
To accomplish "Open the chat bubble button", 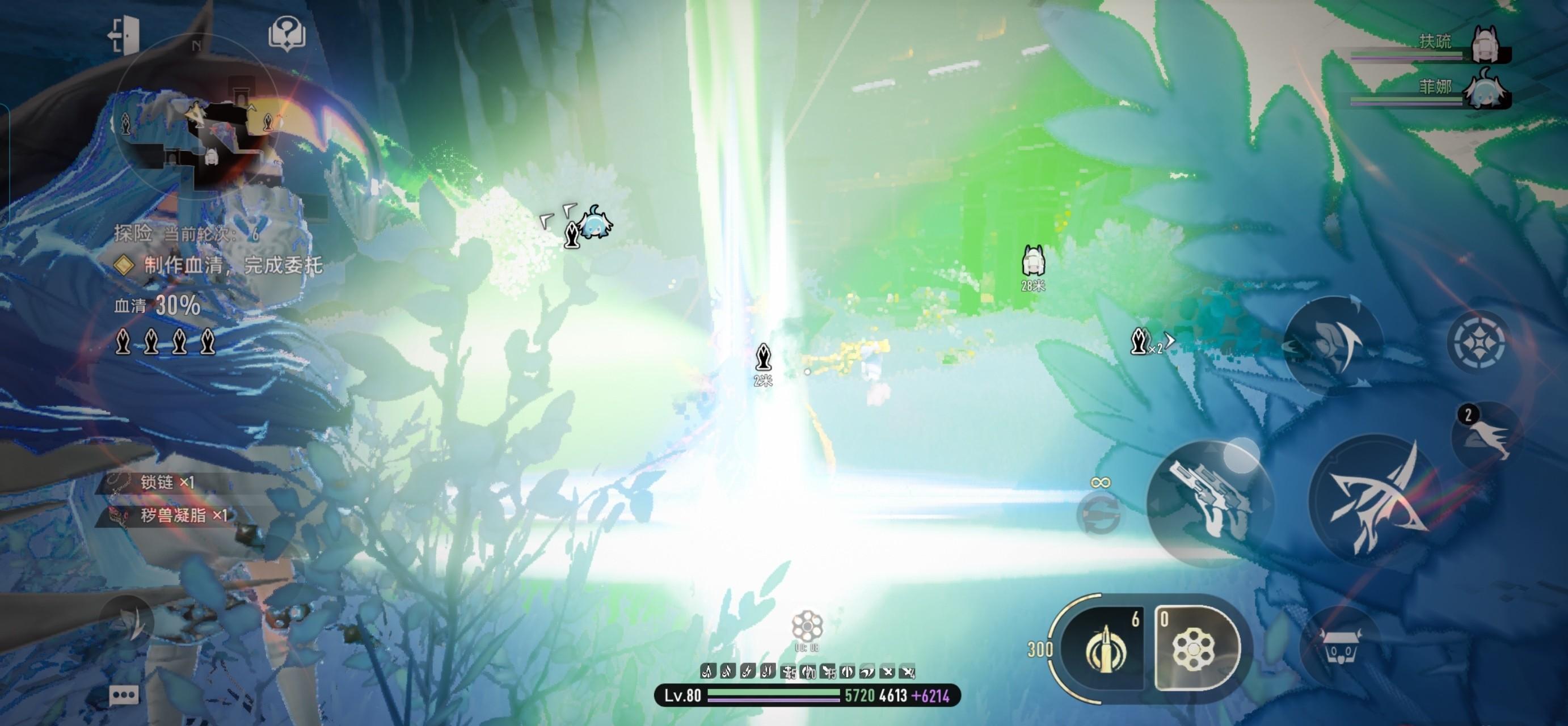I will tap(124, 695).
